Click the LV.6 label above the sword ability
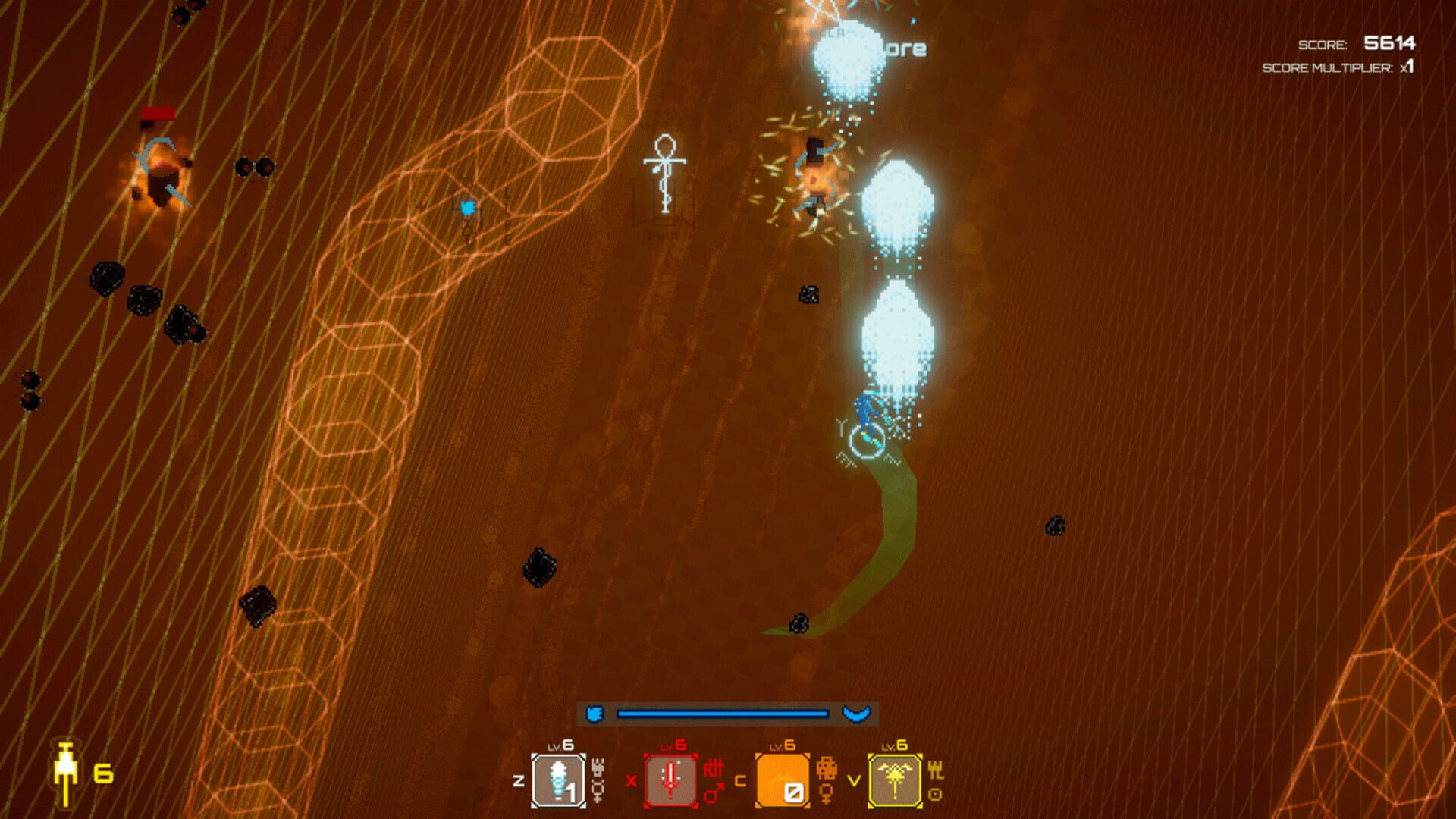1456x819 pixels. 673,745
